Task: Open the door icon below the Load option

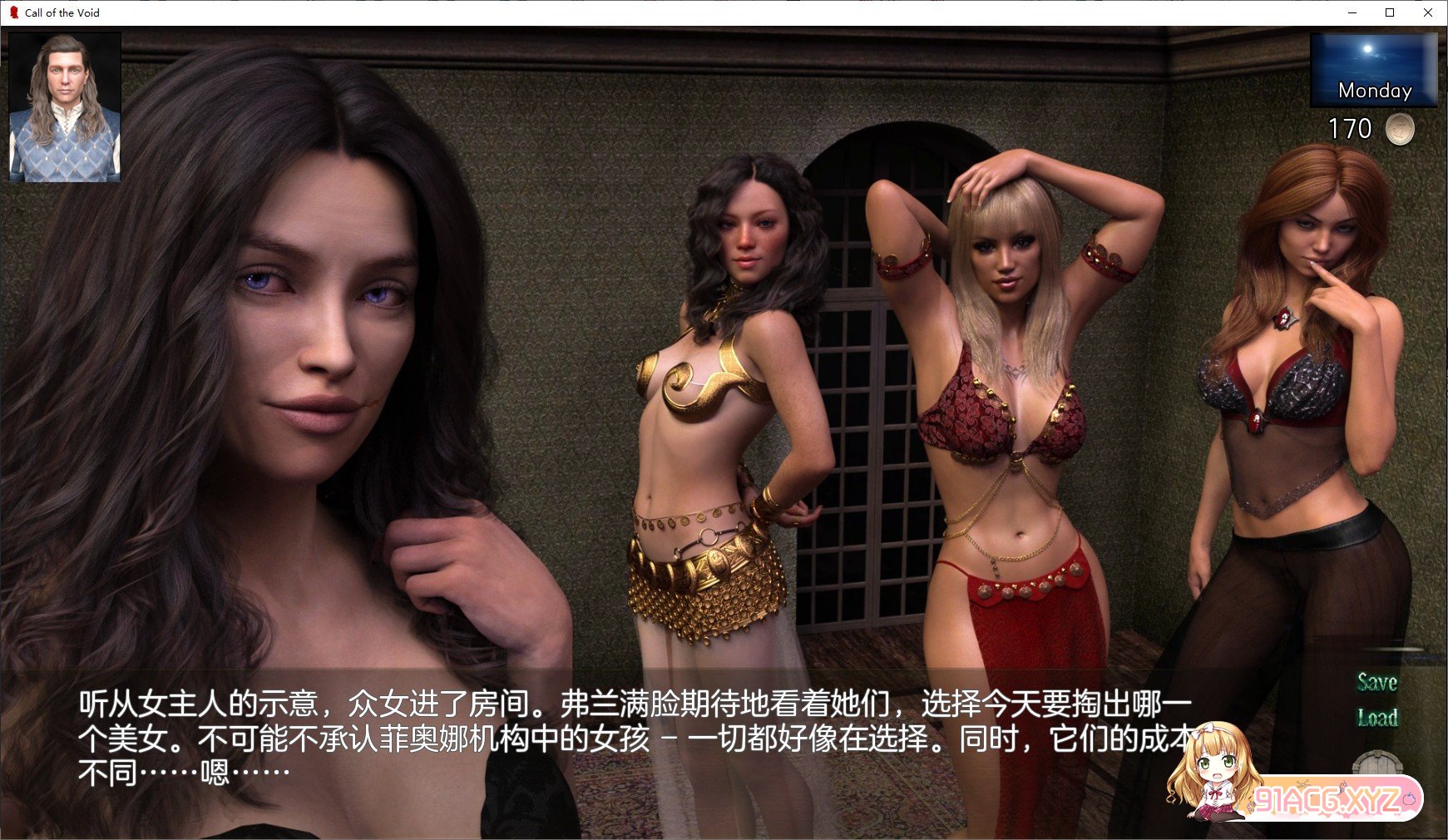Action: click(x=1377, y=765)
